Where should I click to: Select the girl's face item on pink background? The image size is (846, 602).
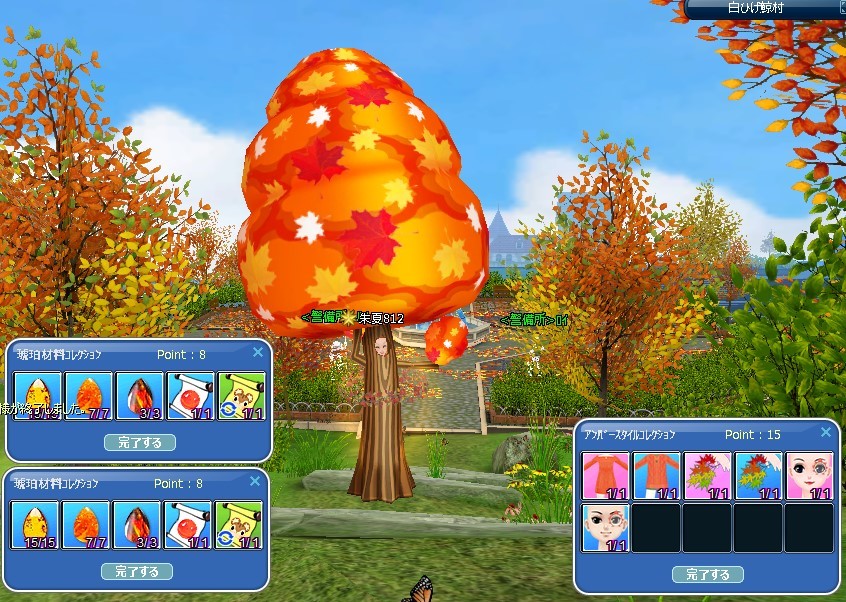click(809, 476)
